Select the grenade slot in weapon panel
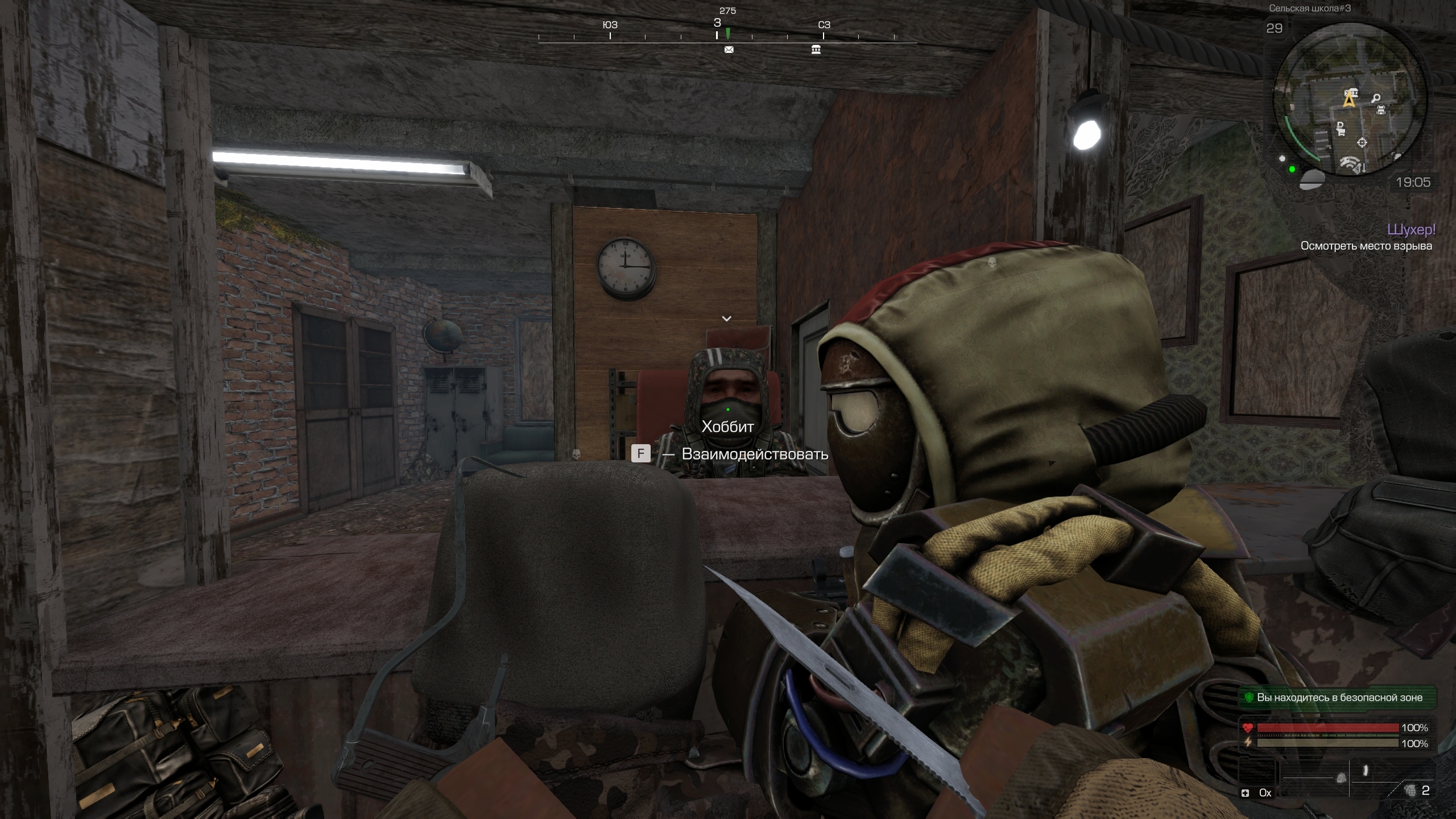Image resolution: width=1456 pixels, height=819 pixels. tap(1409, 790)
